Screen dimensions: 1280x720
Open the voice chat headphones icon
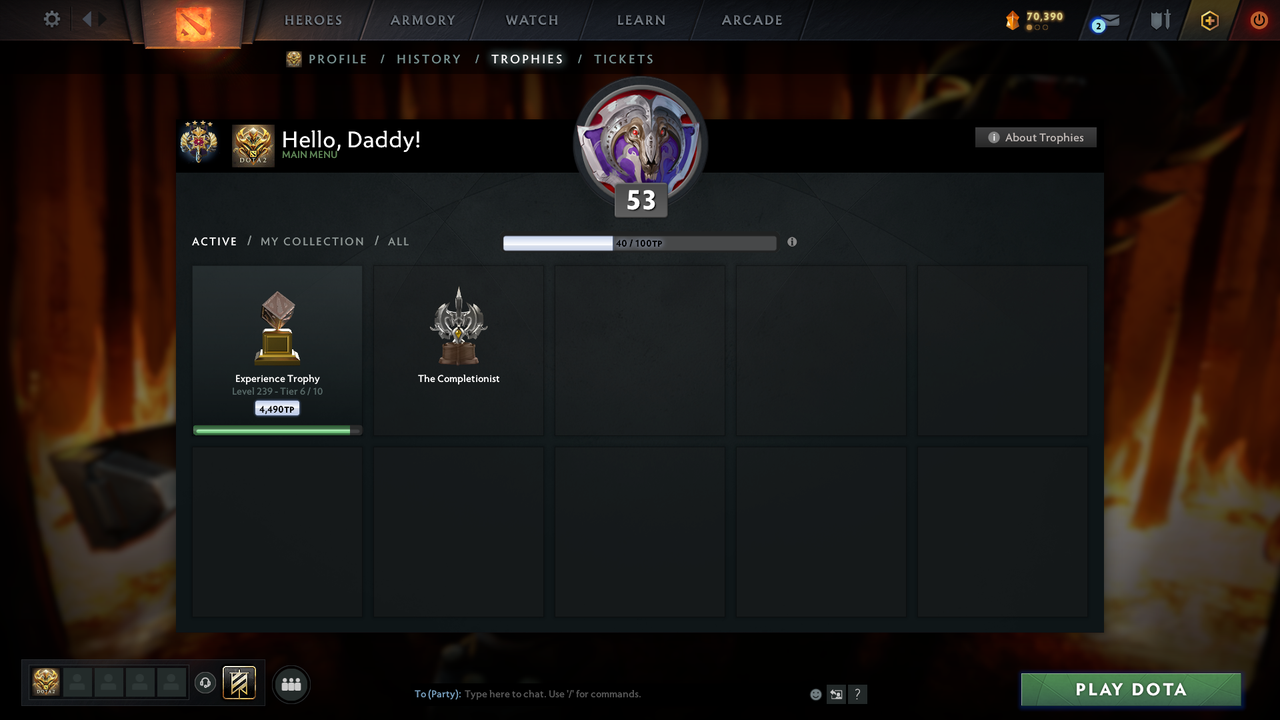pyautogui.click(x=206, y=683)
